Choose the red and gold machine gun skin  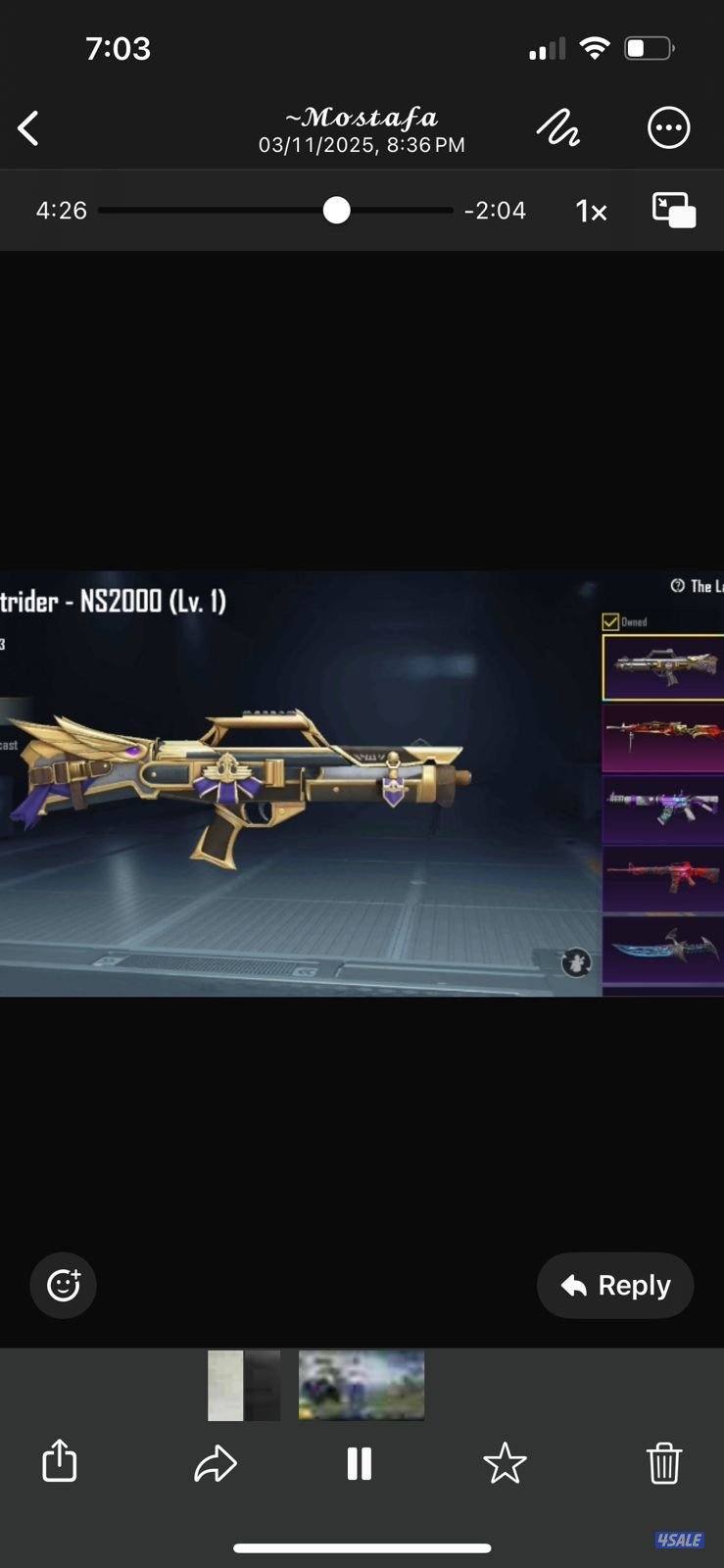pos(663,737)
